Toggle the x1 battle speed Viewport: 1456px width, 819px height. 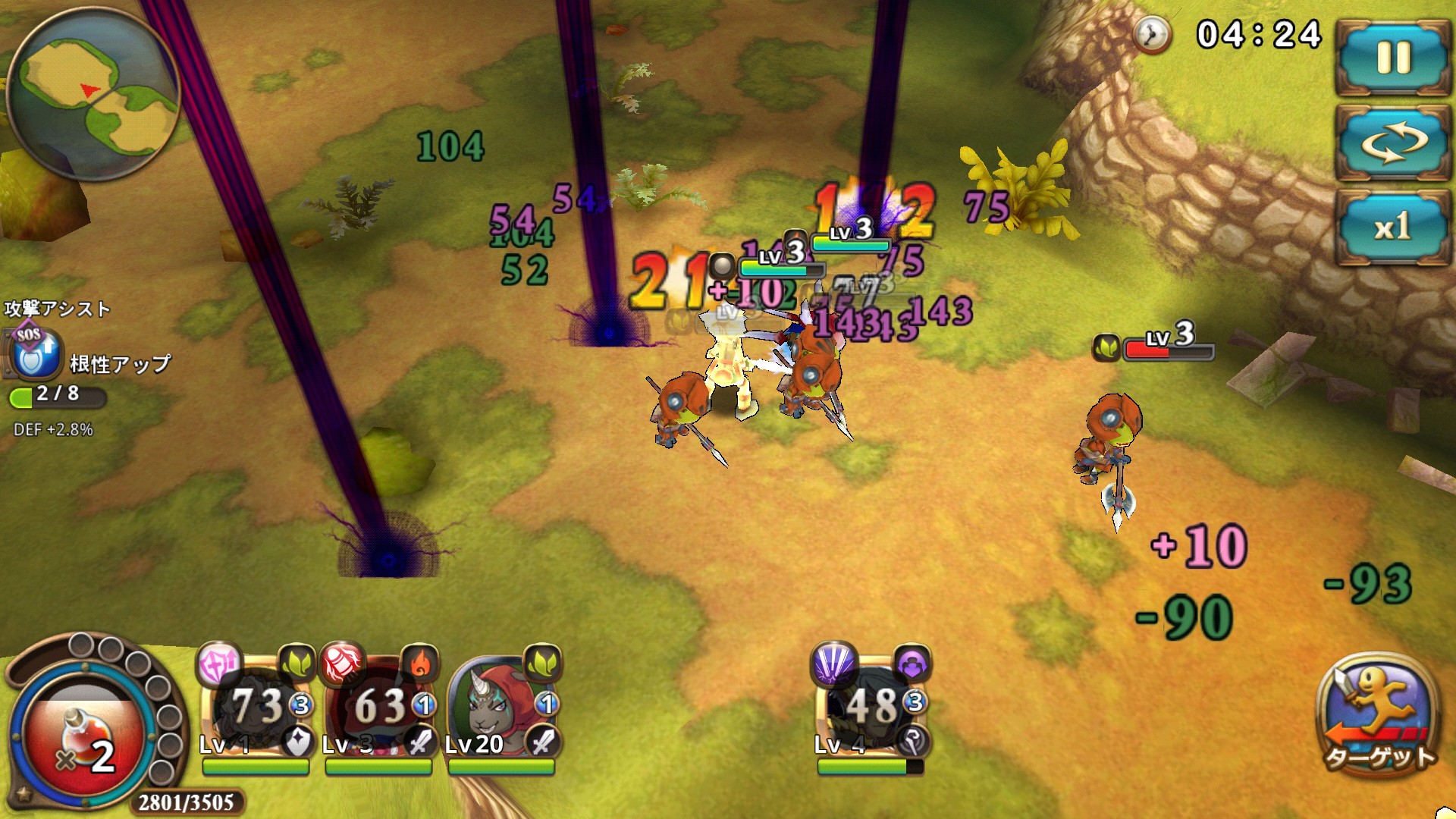[x=1392, y=226]
